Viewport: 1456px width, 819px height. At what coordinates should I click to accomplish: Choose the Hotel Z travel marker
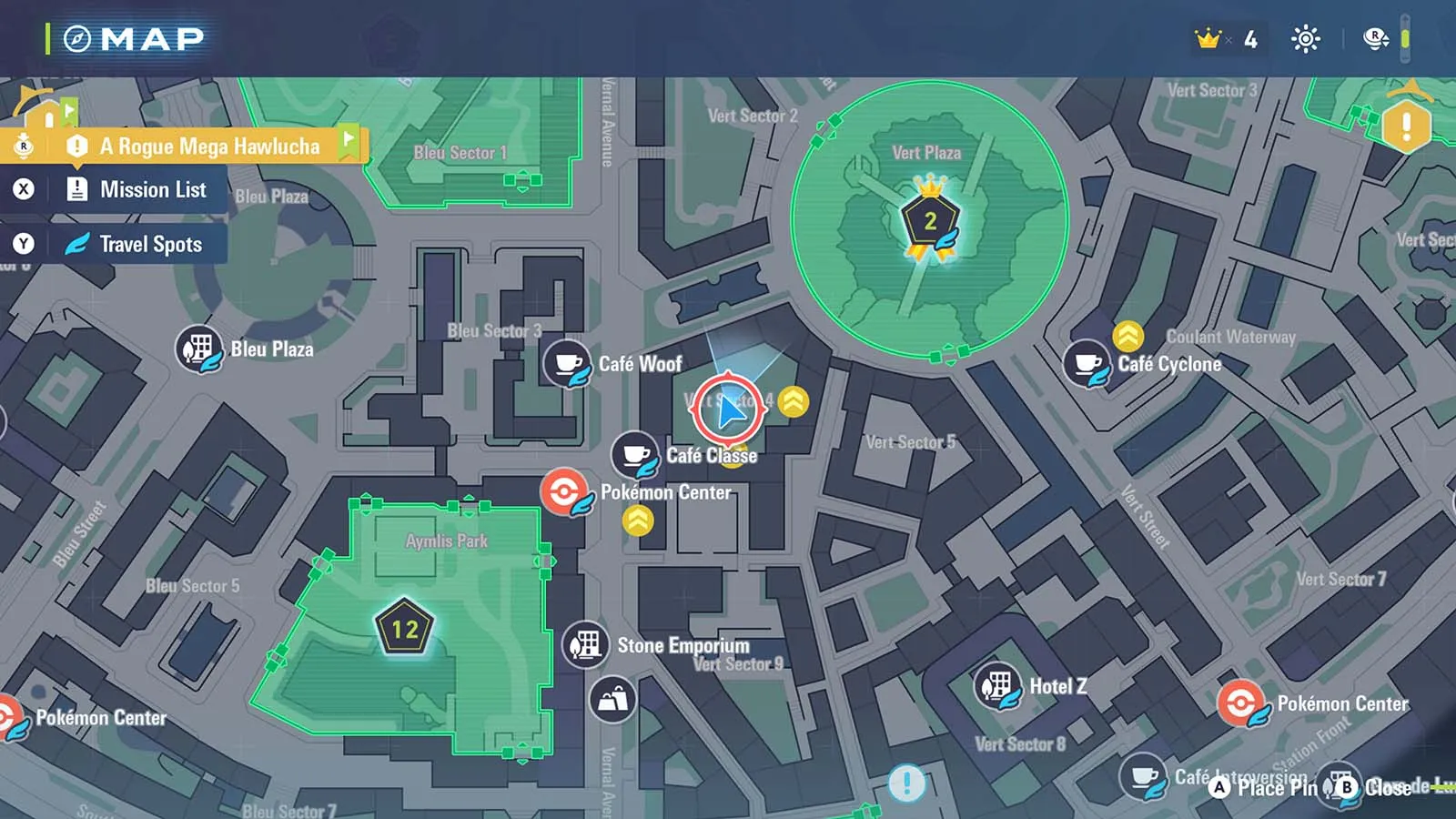(x=998, y=686)
